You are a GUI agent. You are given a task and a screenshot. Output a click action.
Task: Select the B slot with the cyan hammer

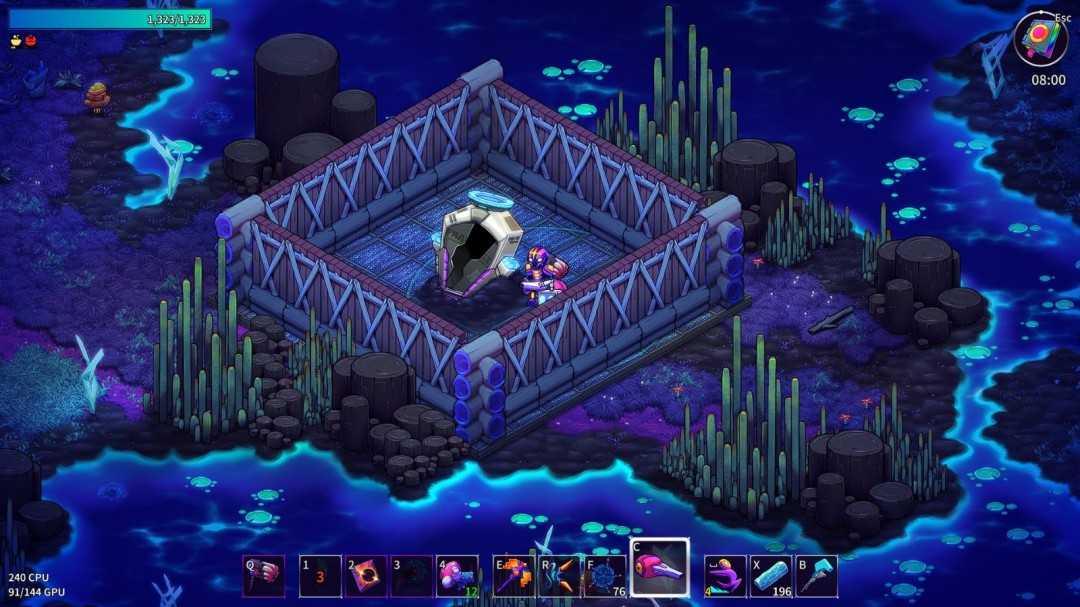coord(817,577)
